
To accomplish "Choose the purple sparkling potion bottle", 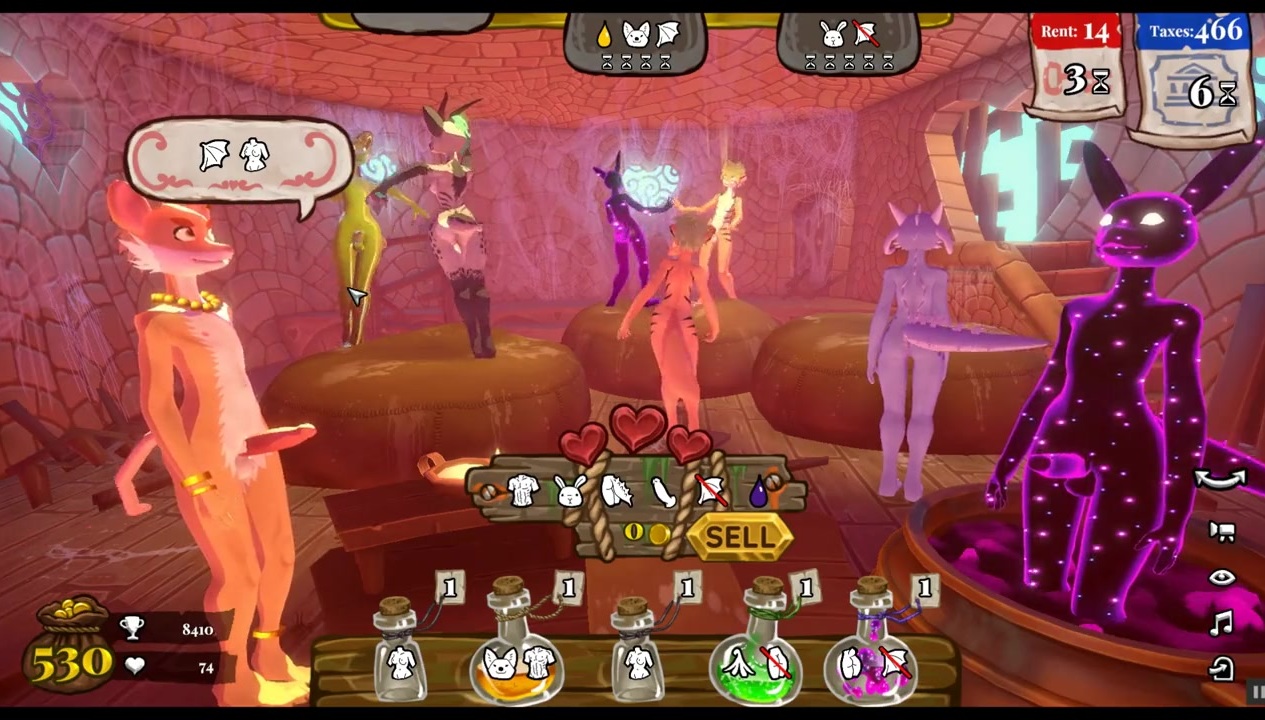I will click(873, 650).
